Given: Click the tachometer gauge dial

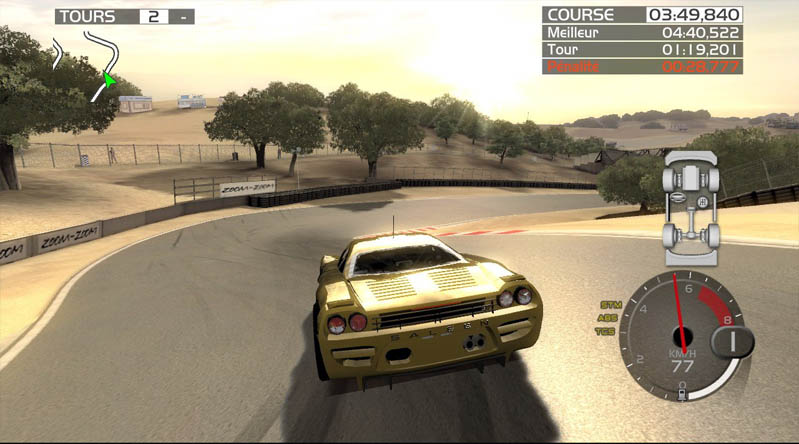Looking at the screenshot, I should point(682,336).
